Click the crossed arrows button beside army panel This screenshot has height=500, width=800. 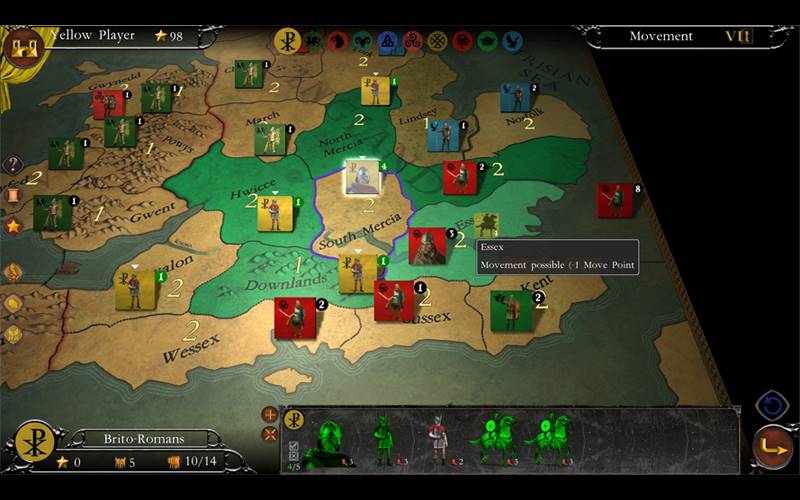coord(269,434)
